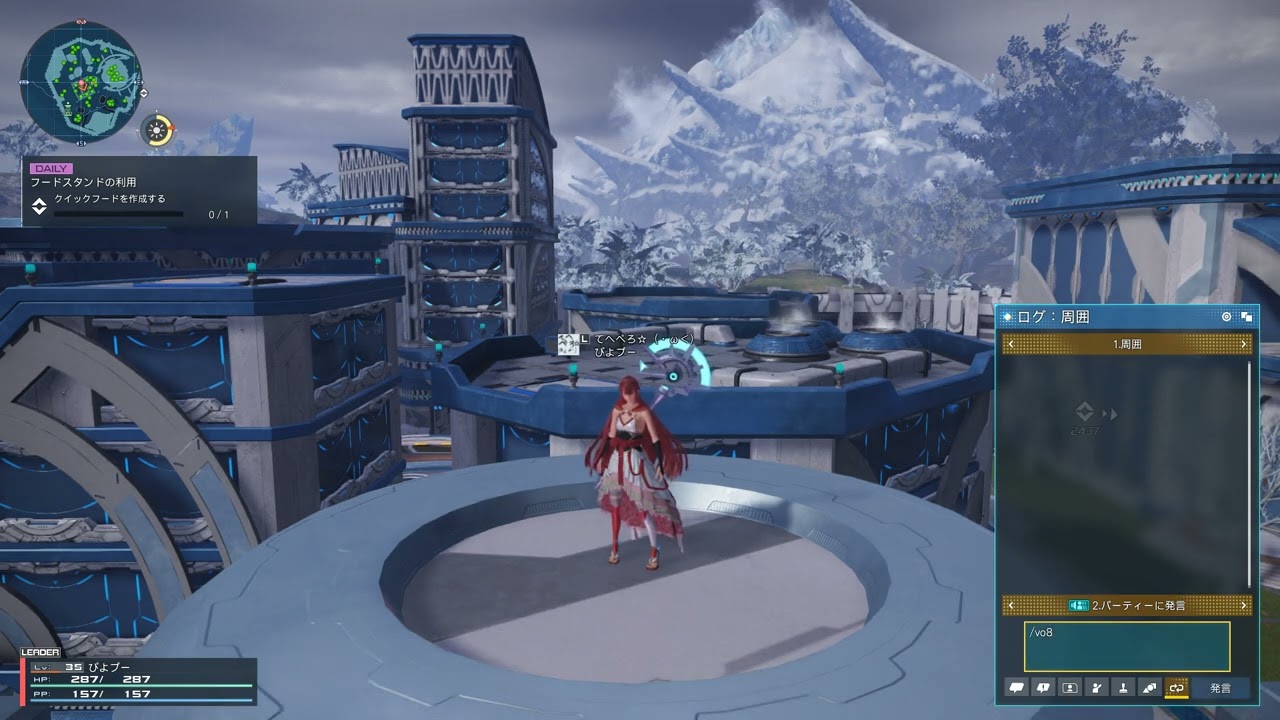
Task: Toggle the chat window size icon
Action: point(1247,317)
